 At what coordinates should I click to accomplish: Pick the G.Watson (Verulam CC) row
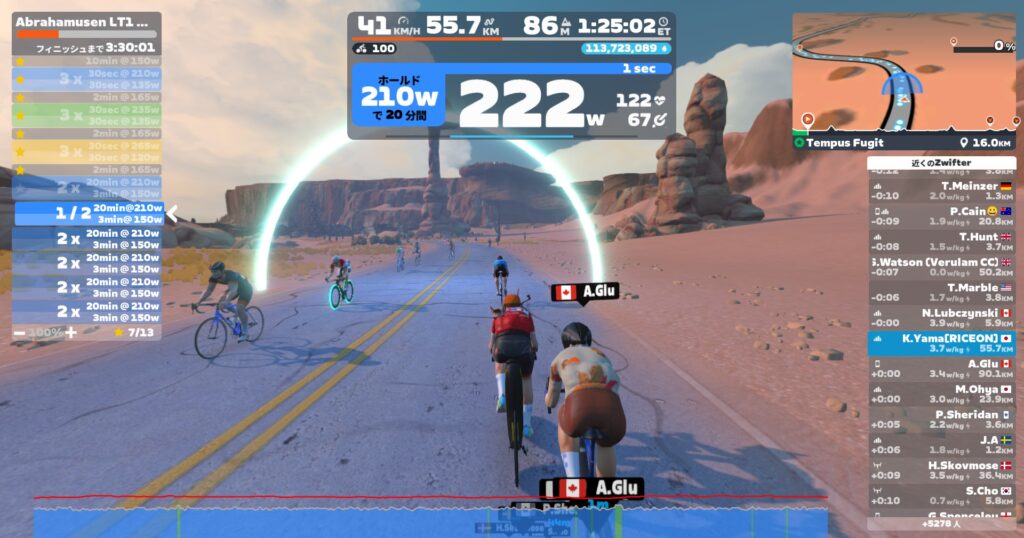[x=941, y=267]
